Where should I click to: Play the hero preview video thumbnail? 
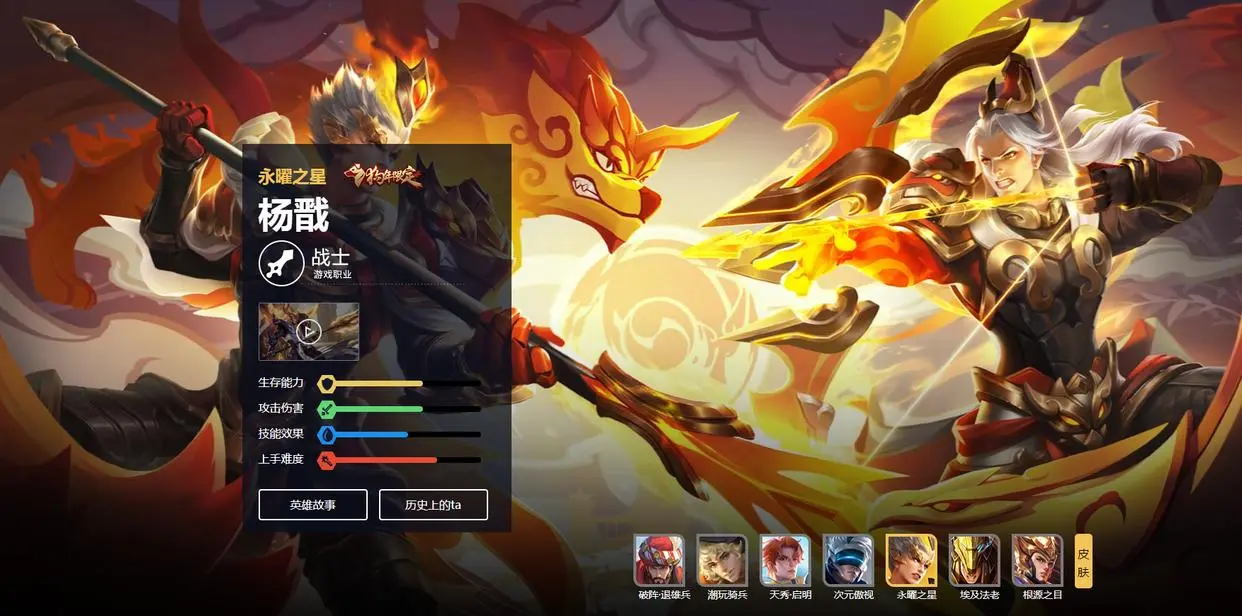click(309, 331)
